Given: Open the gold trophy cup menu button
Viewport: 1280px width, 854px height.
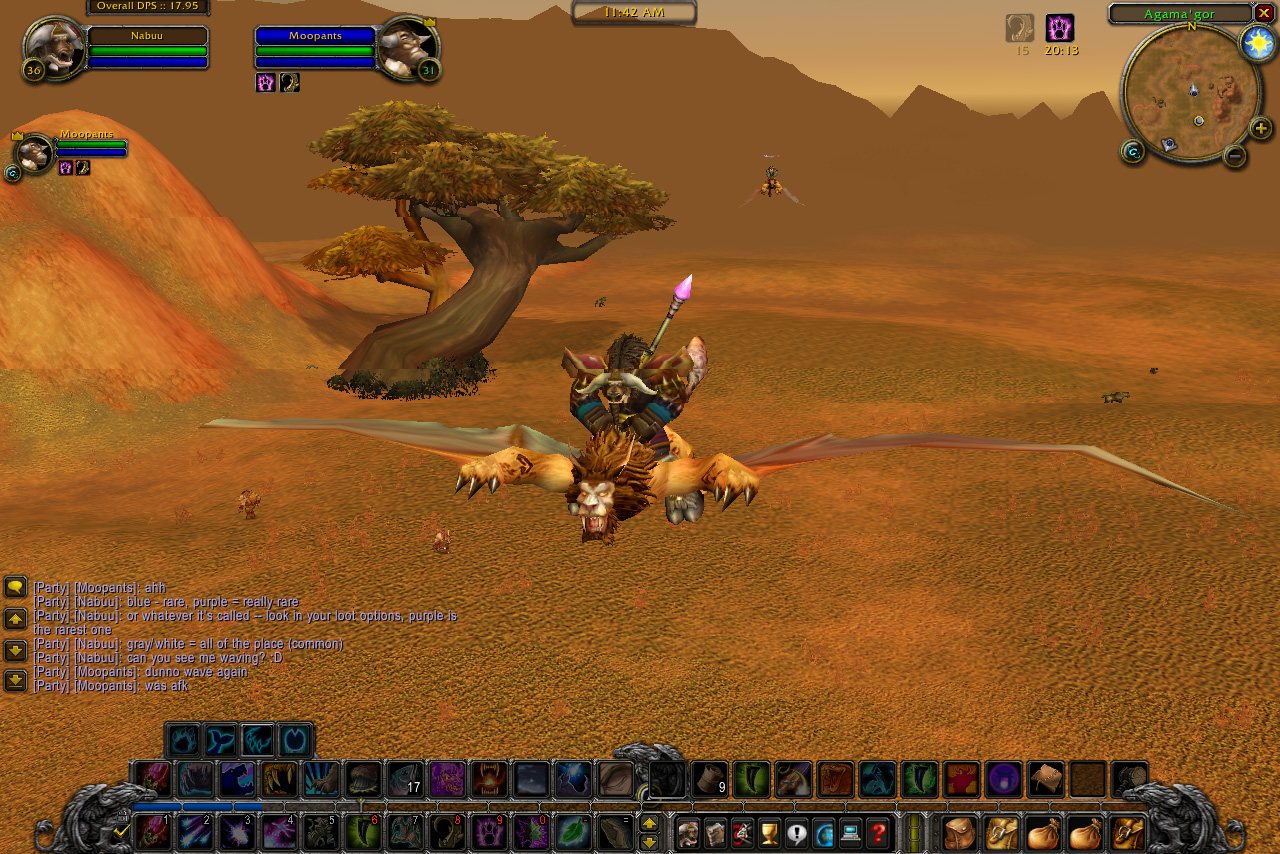Looking at the screenshot, I should [769, 832].
